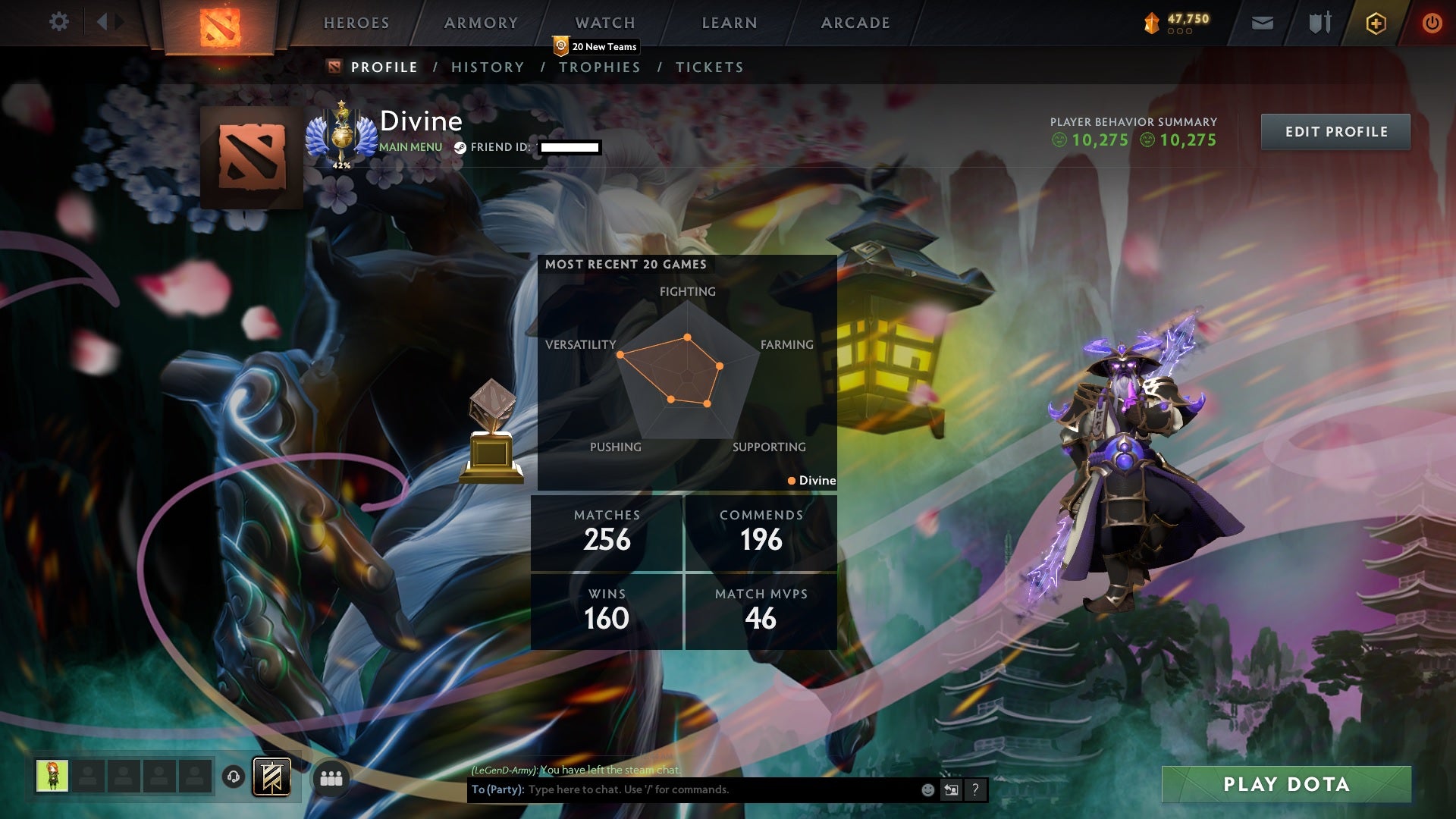Open the friends list icon
The width and height of the screenshot is (1456, 819).
coord(331,779)
